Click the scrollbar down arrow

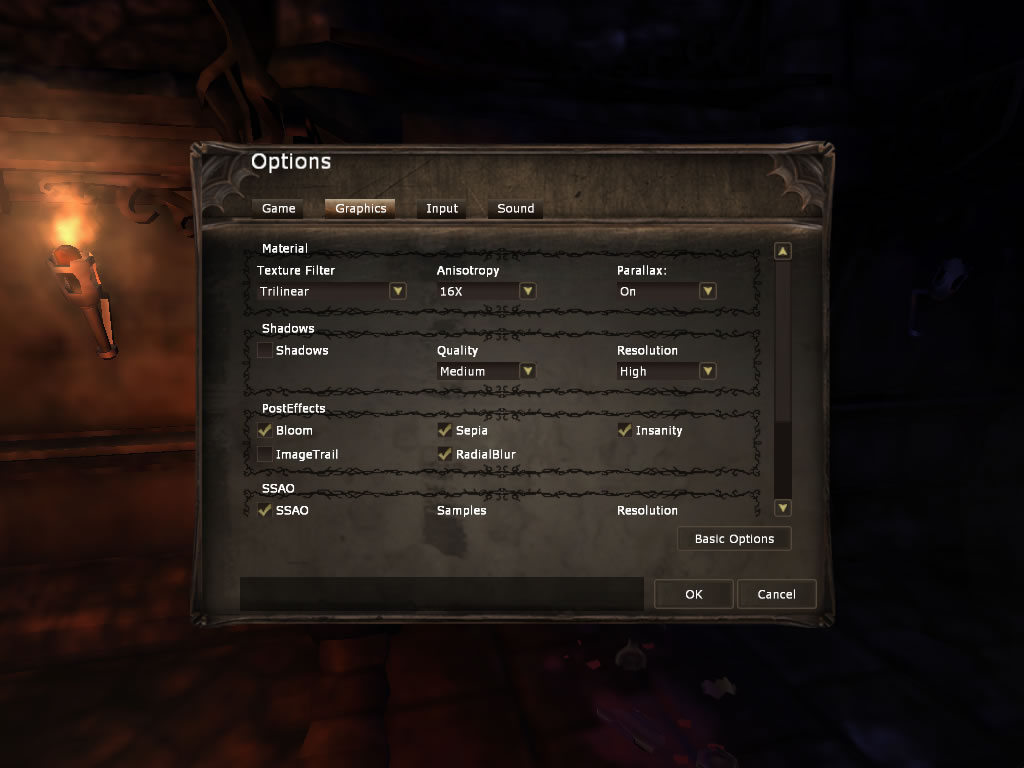pos(783,508)
